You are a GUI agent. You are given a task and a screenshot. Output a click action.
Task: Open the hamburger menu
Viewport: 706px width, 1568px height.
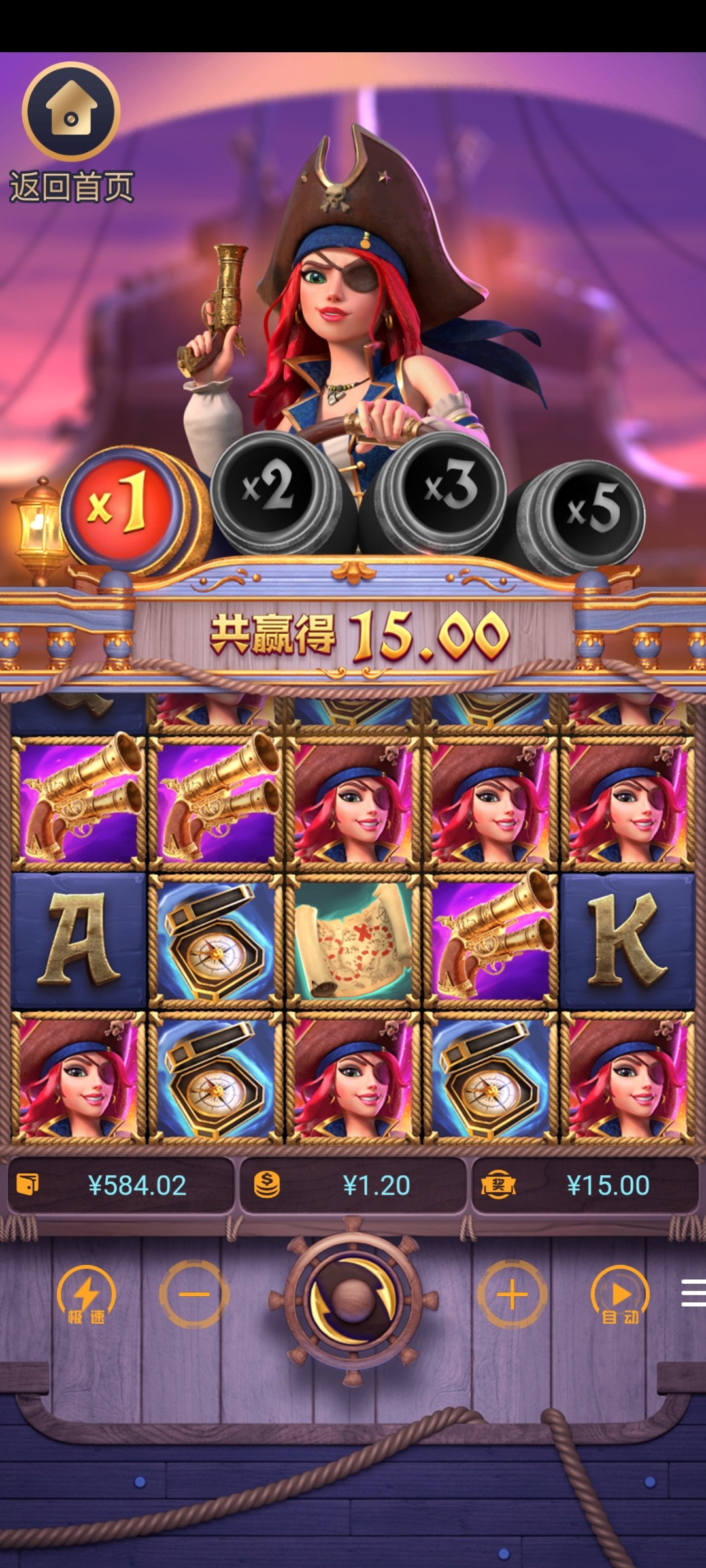pyautogui.click(x=692, y=1293)
